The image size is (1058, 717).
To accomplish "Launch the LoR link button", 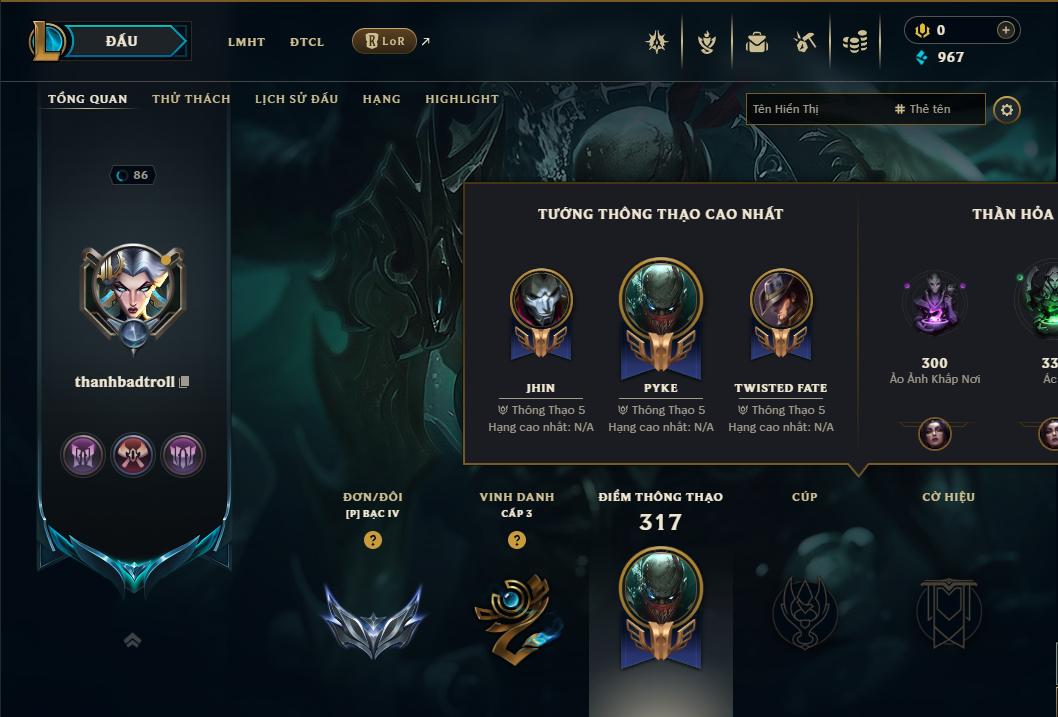I will pos(384,41).
